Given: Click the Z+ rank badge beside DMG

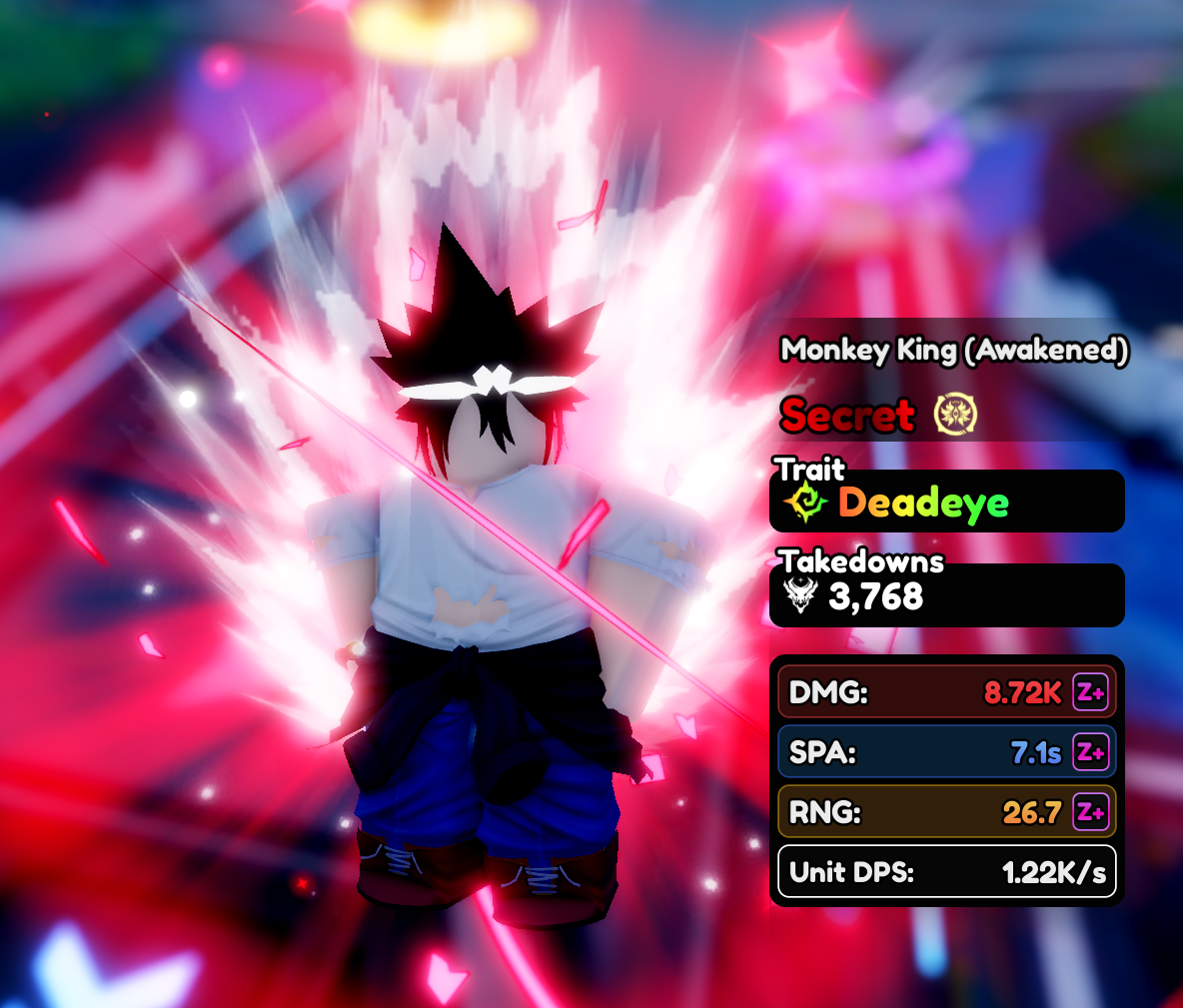Looking at the screenshot, I should click(1090, 692).
